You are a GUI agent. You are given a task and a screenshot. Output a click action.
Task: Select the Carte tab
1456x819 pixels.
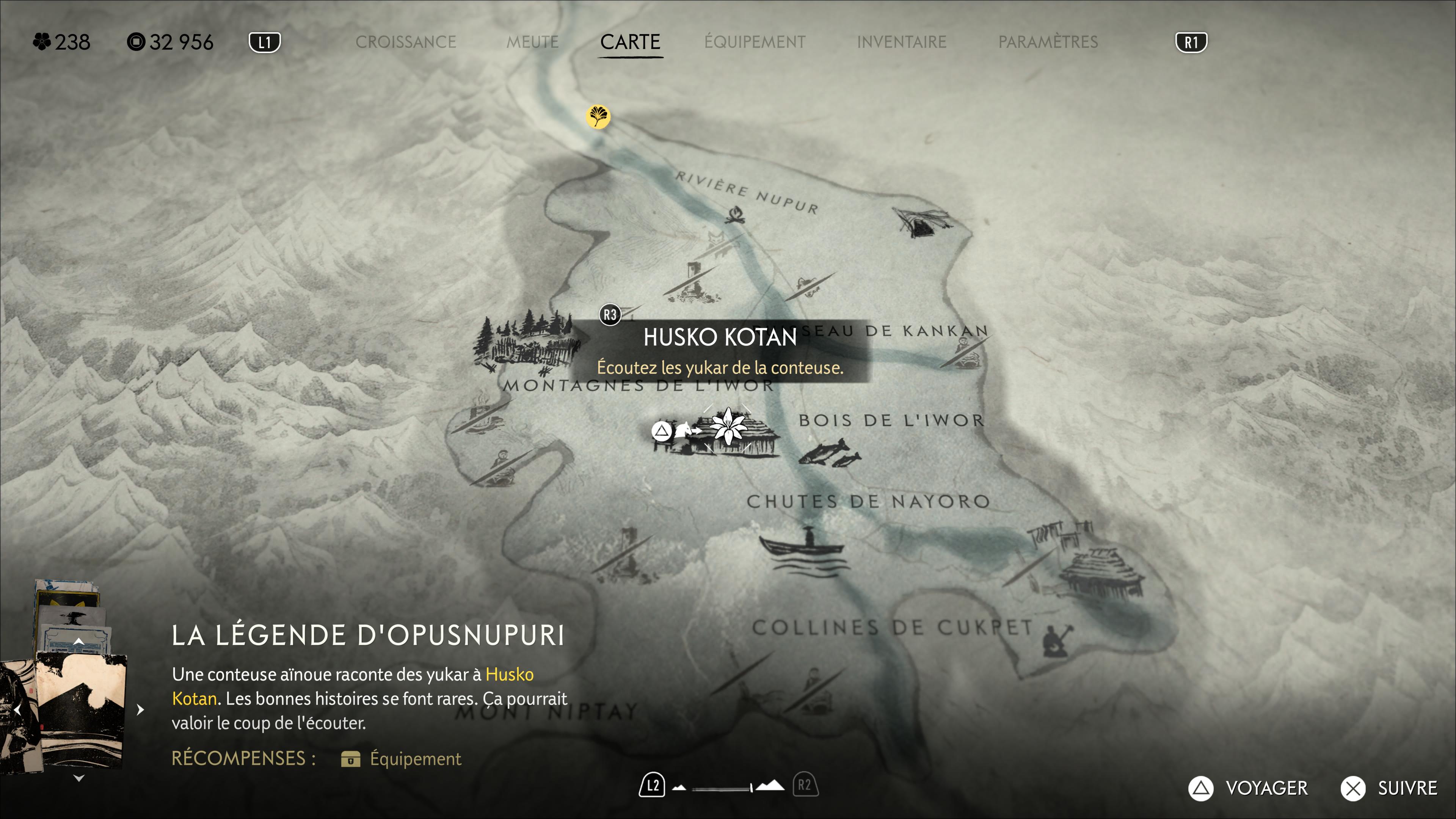(x=630, y=42)
